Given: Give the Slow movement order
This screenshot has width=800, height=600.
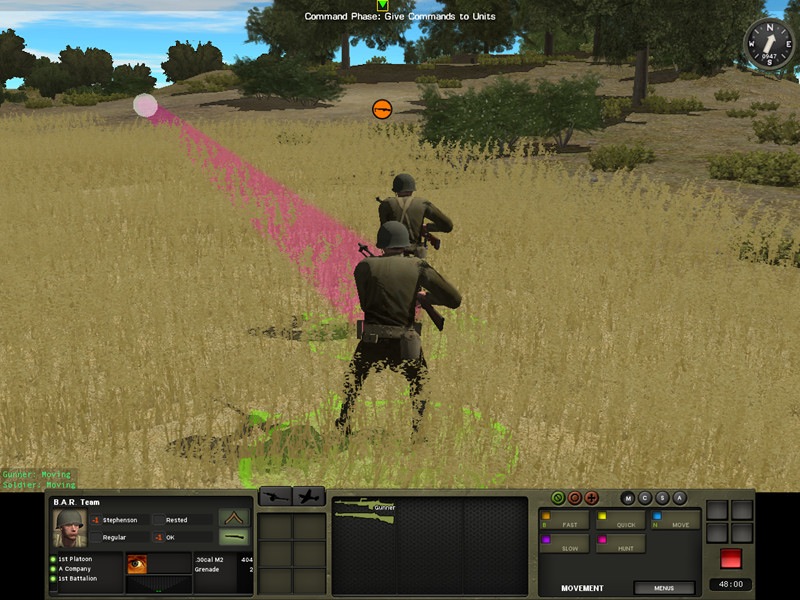Looking at the screenshot, I should pyautogui.click(x=565, y=544).
